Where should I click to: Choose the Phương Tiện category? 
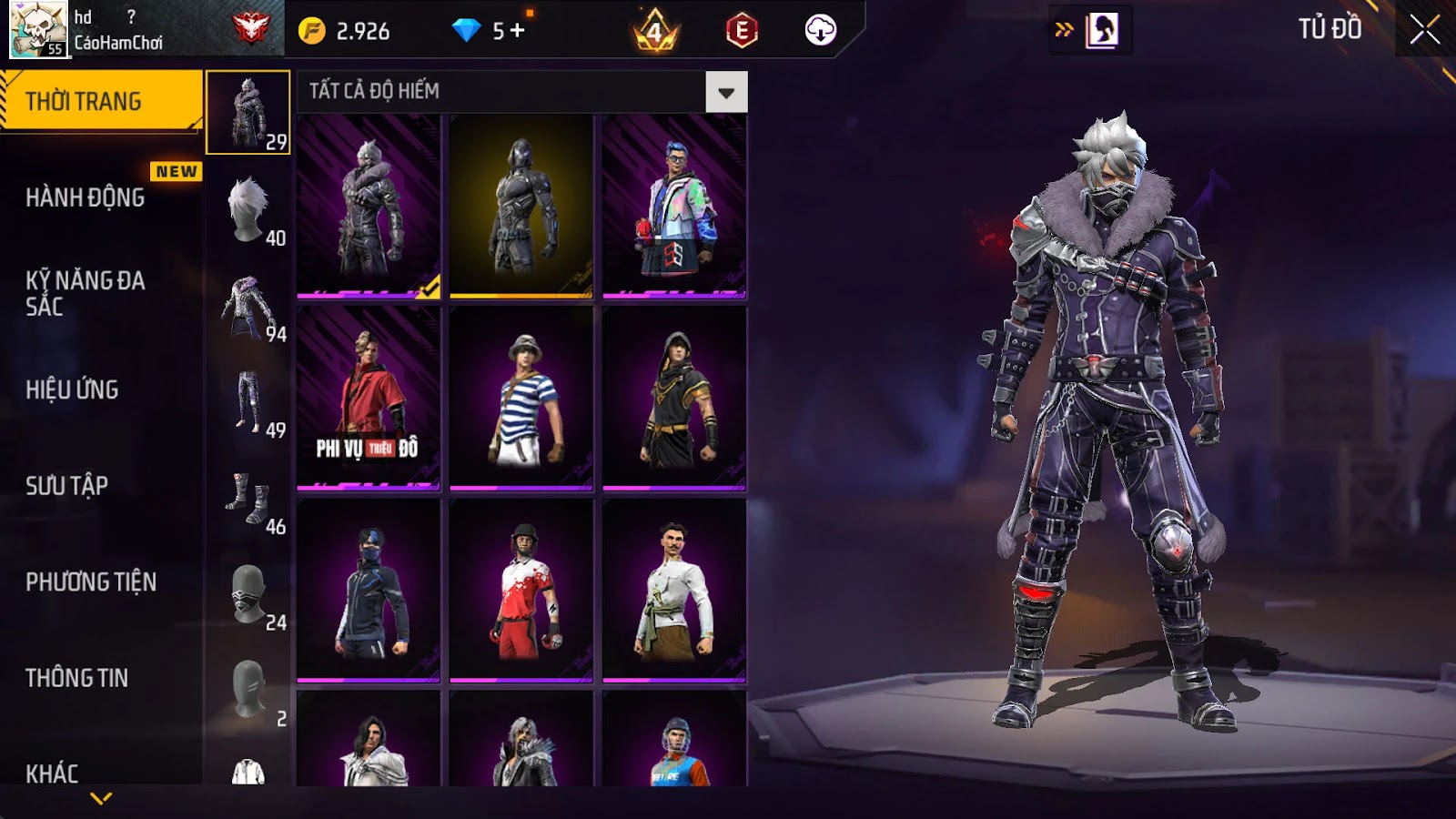click(91, 581)
